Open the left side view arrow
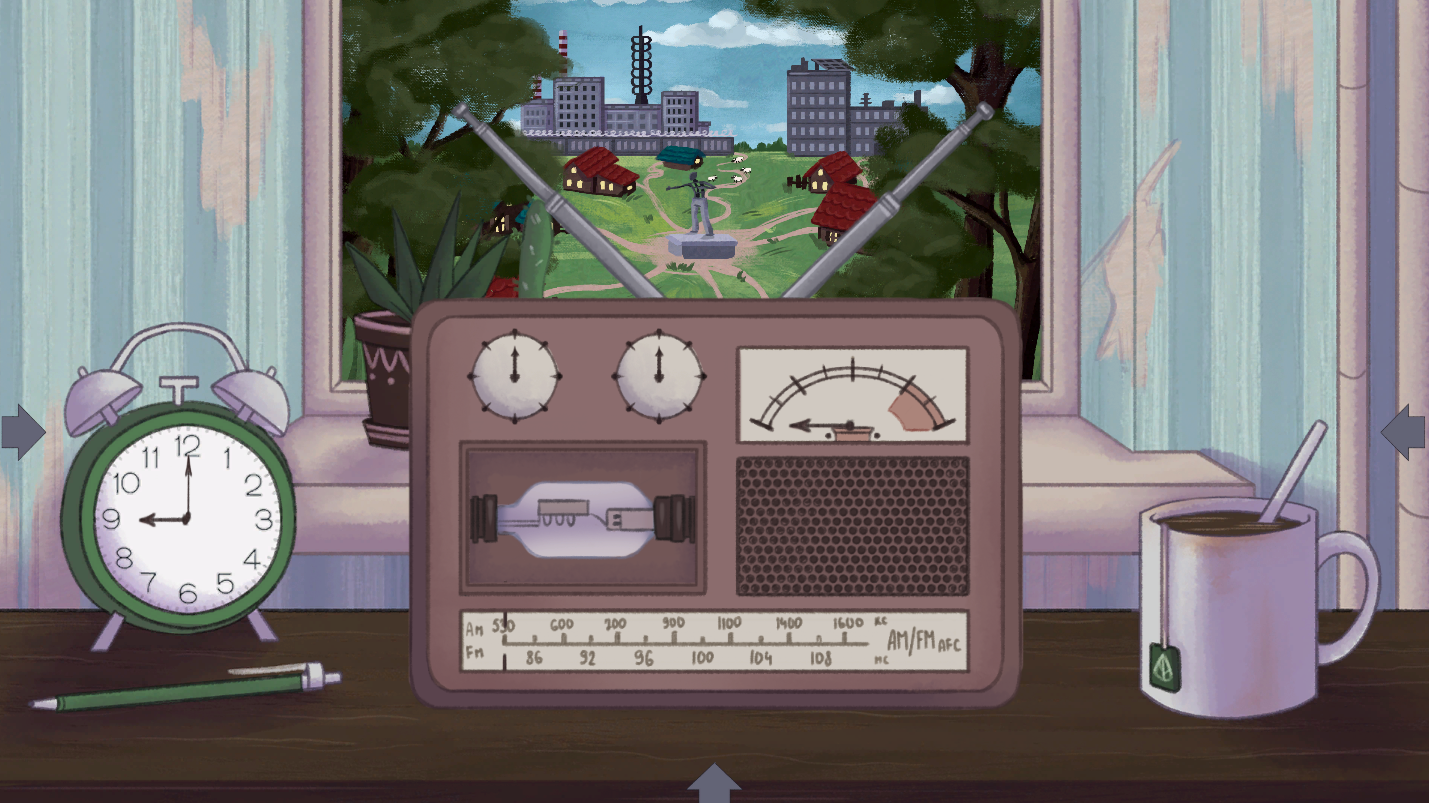The height and width of the screenshot is (803, 1429). [x=22, y=430]
